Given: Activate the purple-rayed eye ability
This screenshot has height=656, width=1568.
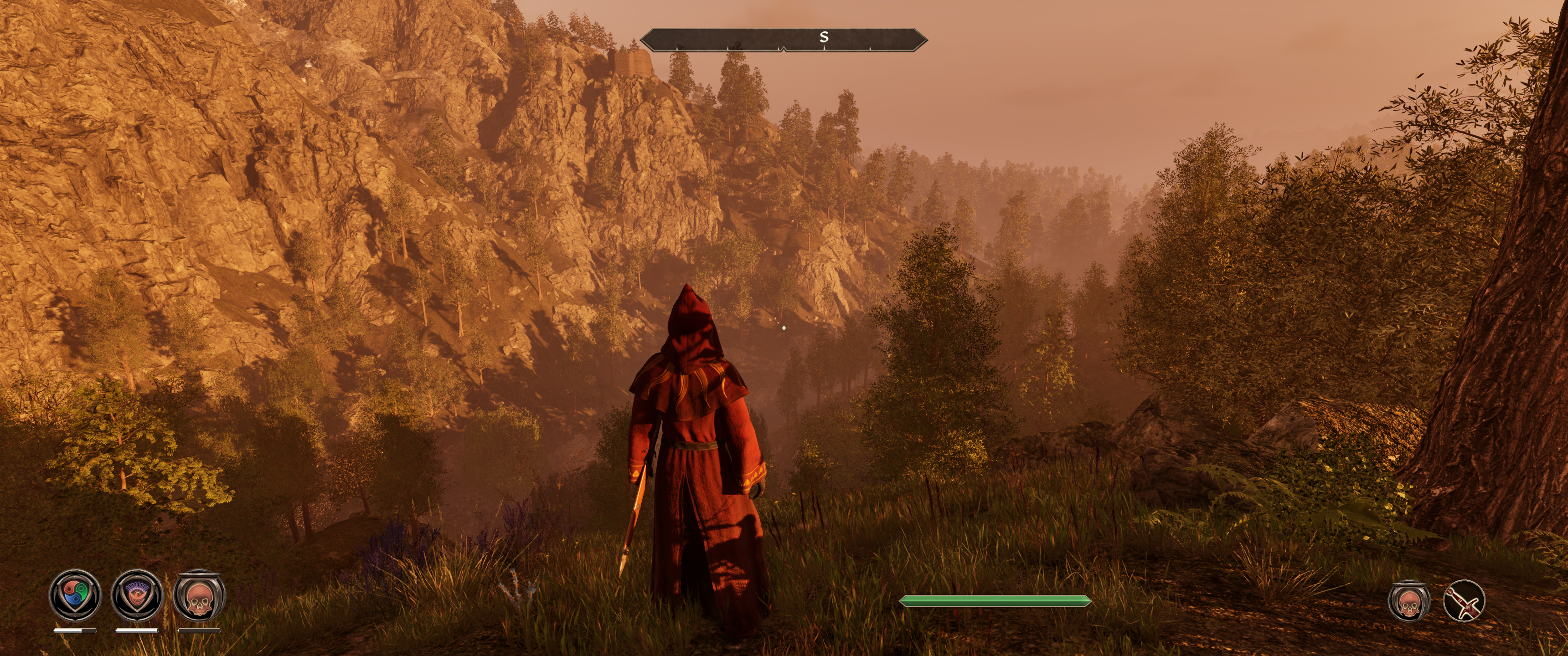Looking at the screenshot, I should (x=137, y=594).
